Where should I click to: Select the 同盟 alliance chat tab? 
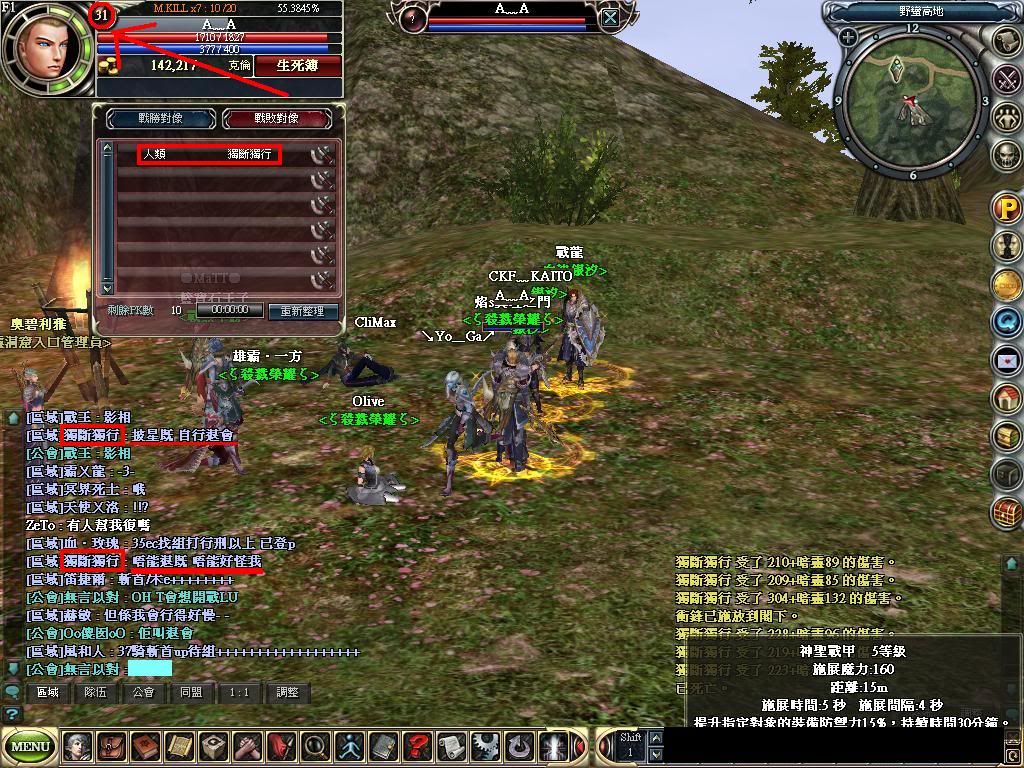[192, 692]
